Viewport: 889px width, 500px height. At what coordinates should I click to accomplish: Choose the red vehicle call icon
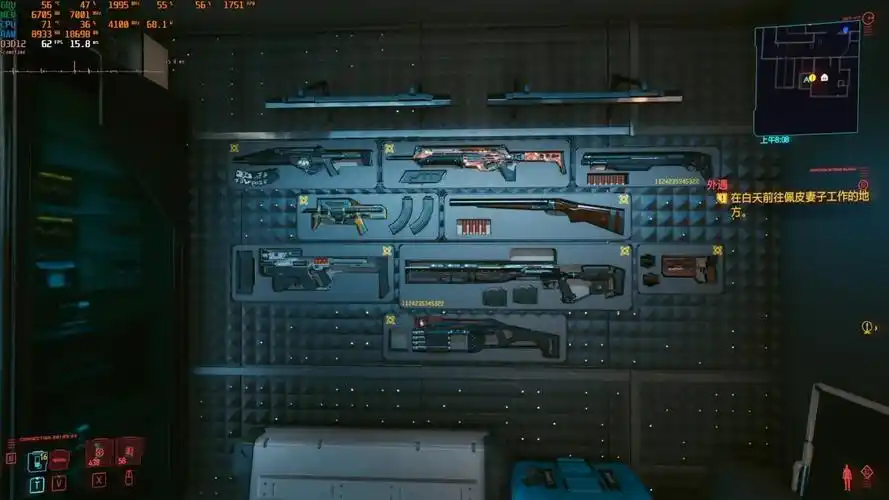coord(60,460)
